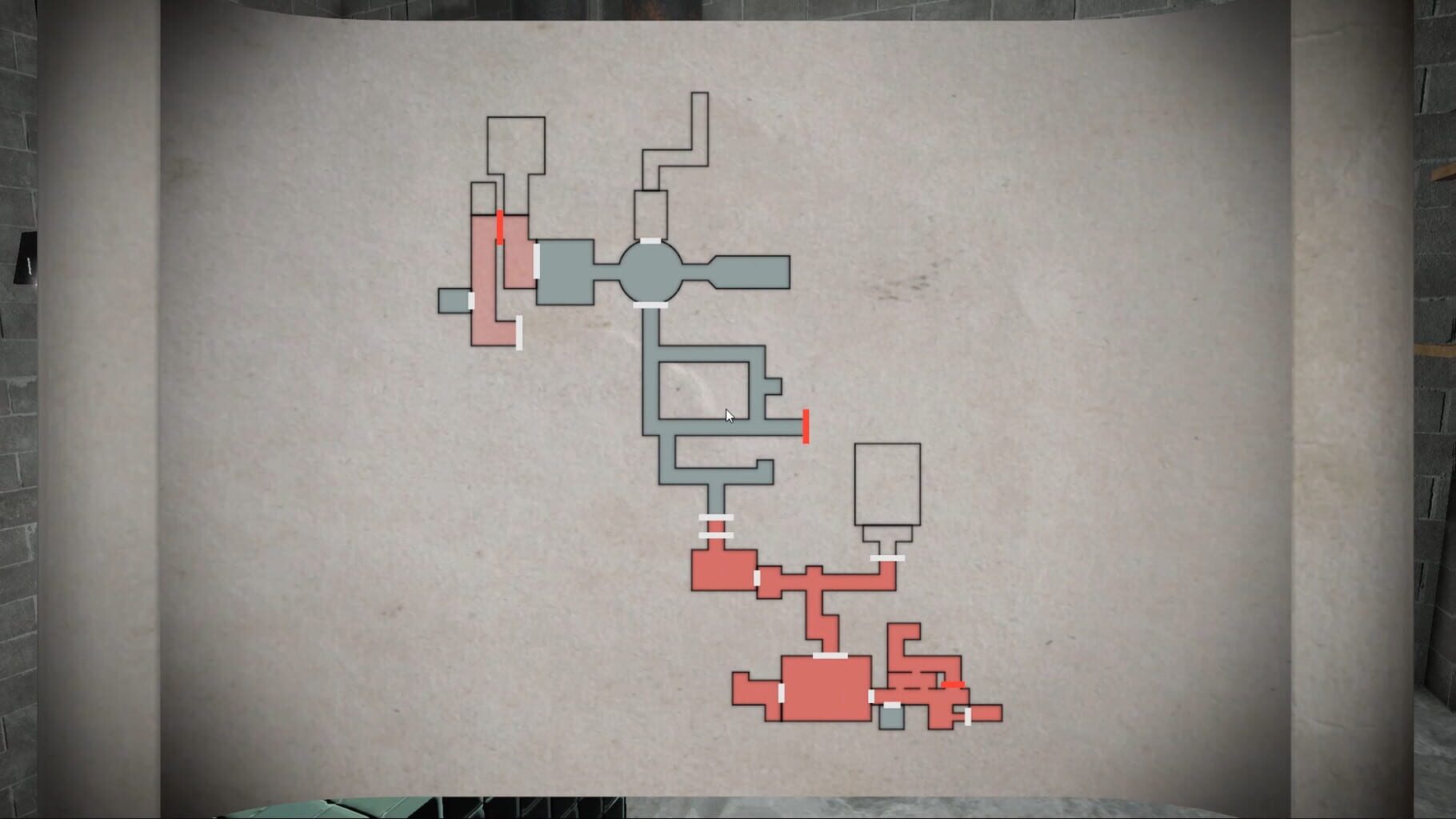1456x819 pixels.
Task: Select the red door marker in the bottom-right wing
Action: coord(953,685)
